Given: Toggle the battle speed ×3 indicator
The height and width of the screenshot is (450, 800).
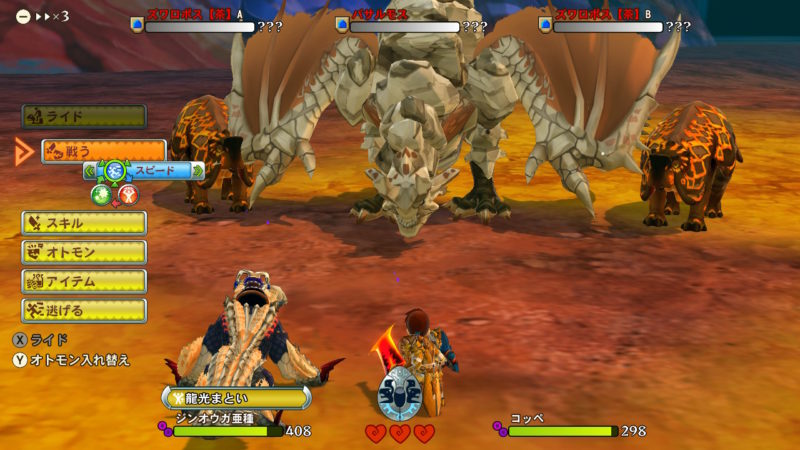Looking at the screenshot, I should pos(42,17).
